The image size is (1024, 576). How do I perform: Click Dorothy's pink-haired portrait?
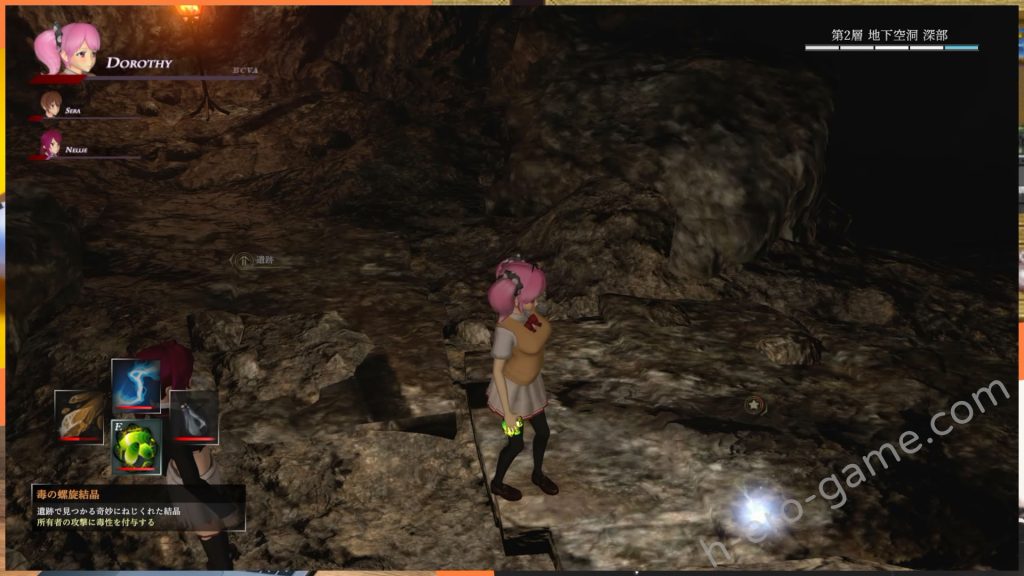pyautogui.click(x=65, y=49)
